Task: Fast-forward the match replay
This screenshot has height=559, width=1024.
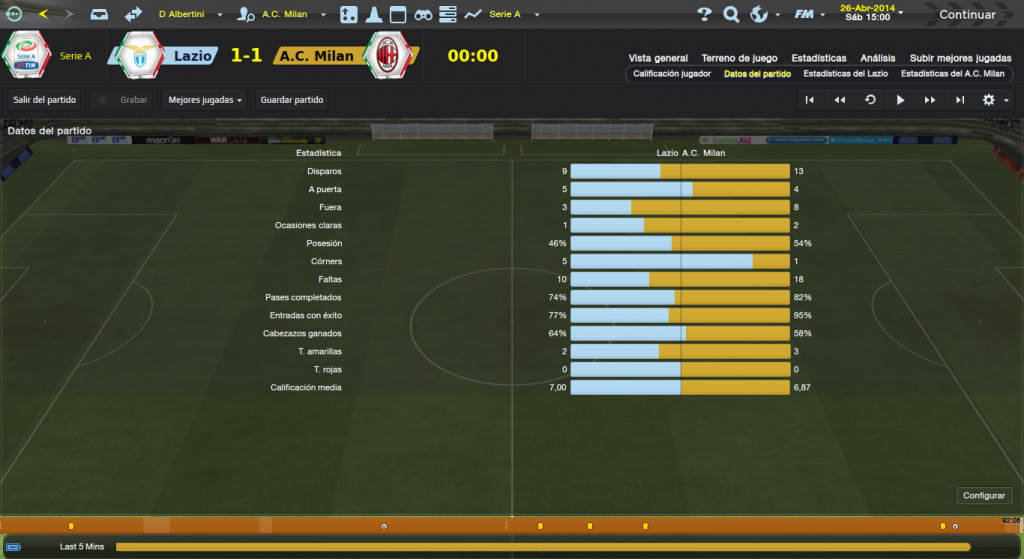Action: point(930,100)
